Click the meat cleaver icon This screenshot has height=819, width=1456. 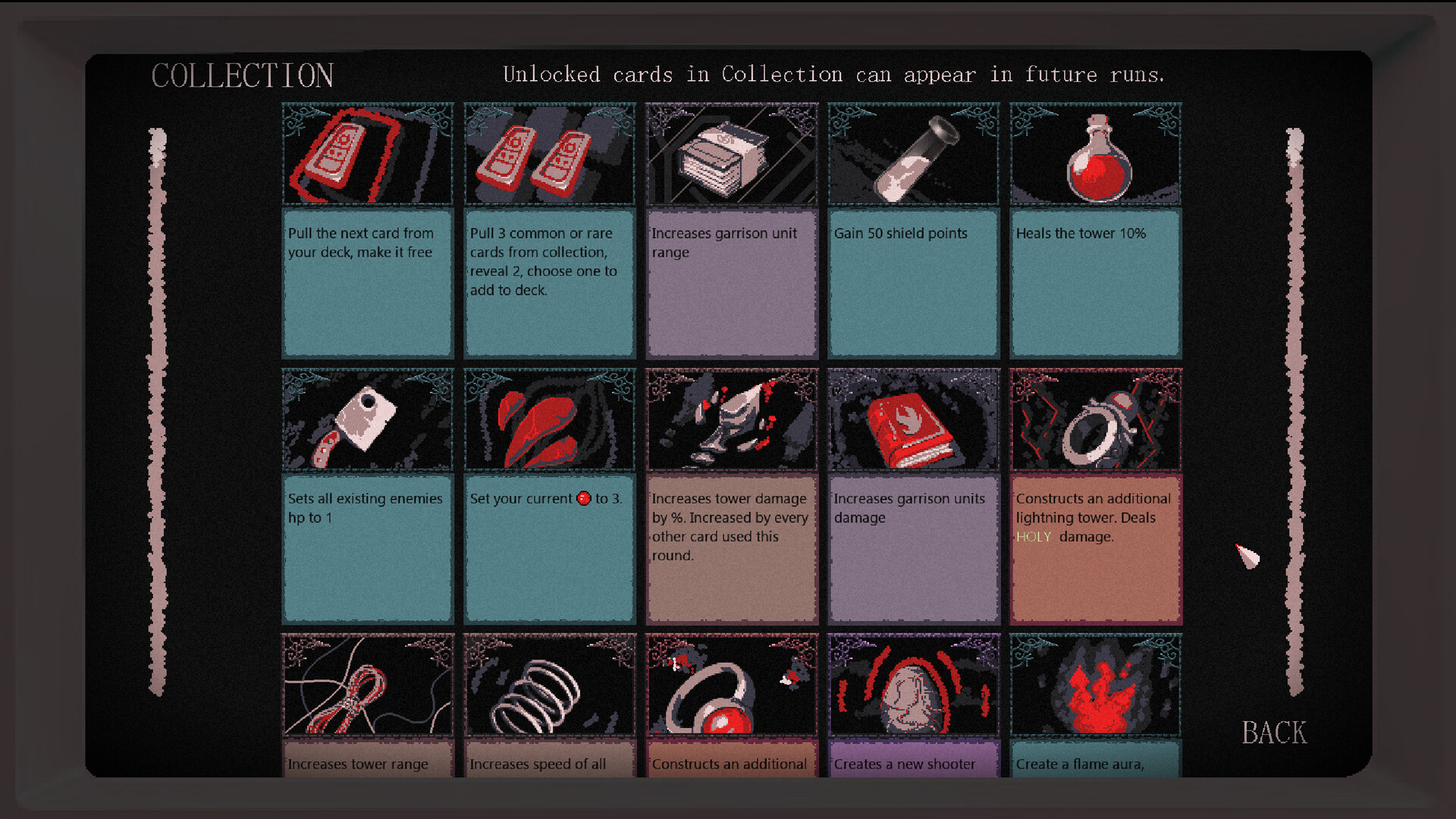pyautogui.click(x=367, y=419)
